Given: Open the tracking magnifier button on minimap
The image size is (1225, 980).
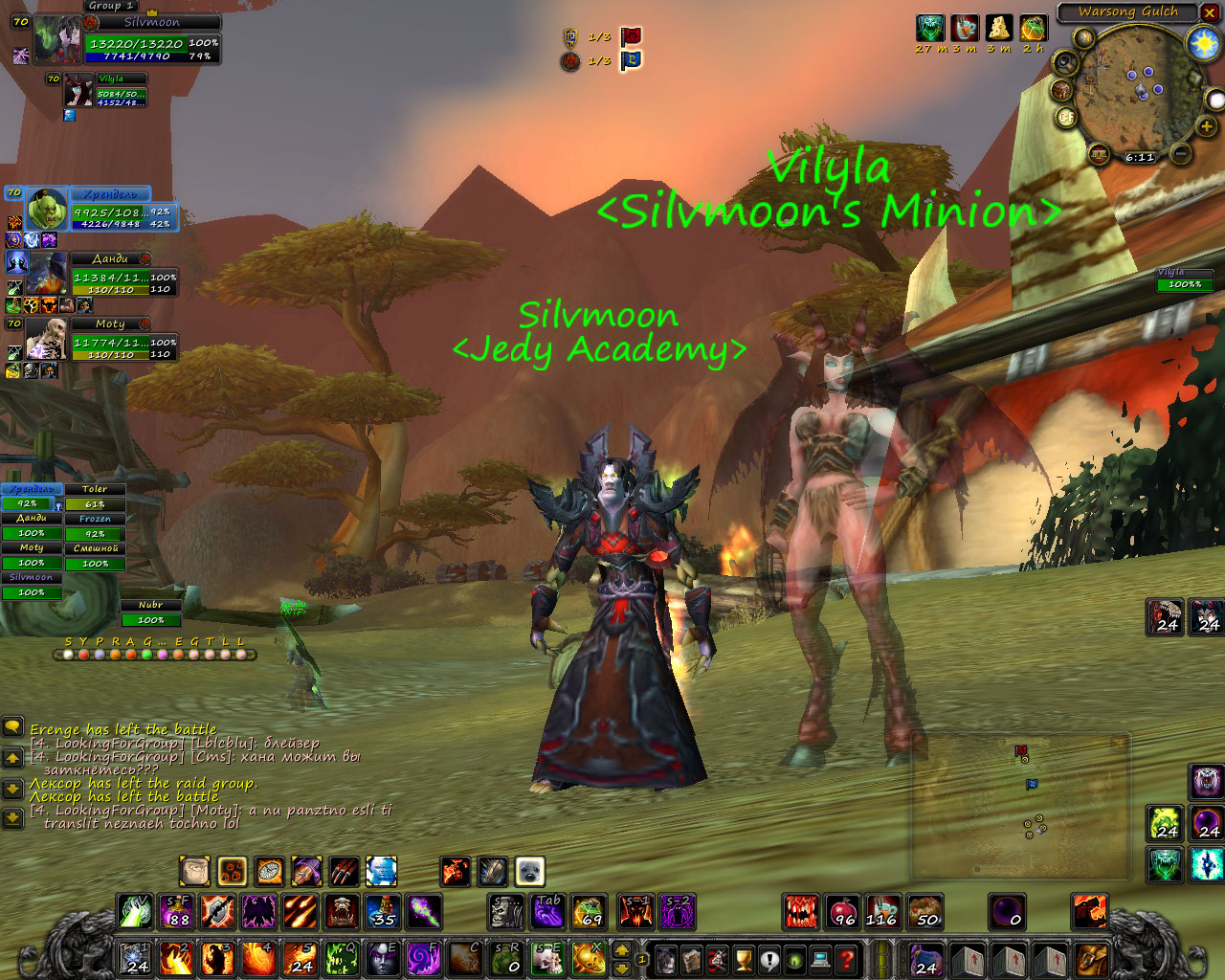Looking at the screenshot, I should tap(1064, 64).
